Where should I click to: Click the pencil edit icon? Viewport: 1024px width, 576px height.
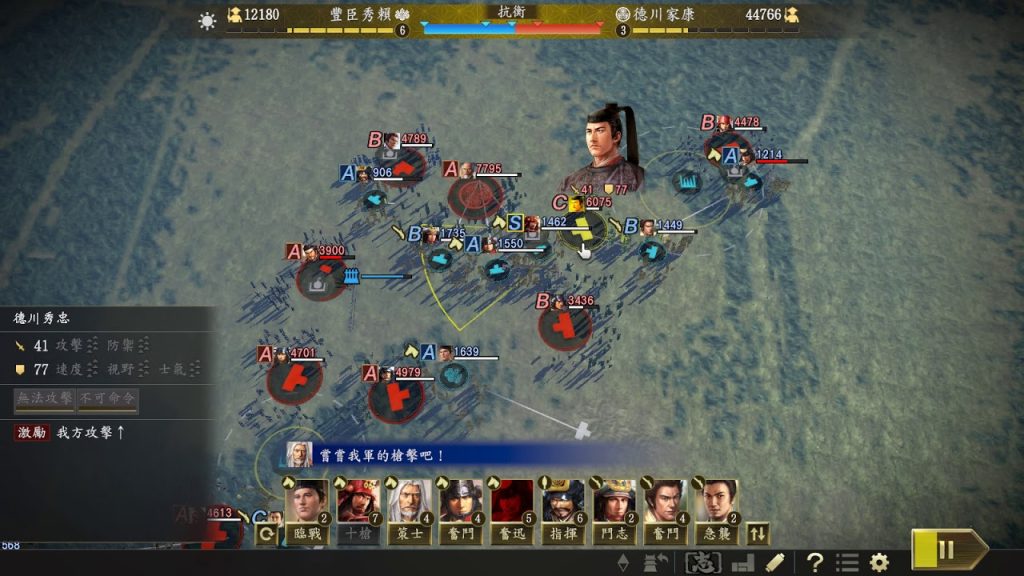coord(775,562)
